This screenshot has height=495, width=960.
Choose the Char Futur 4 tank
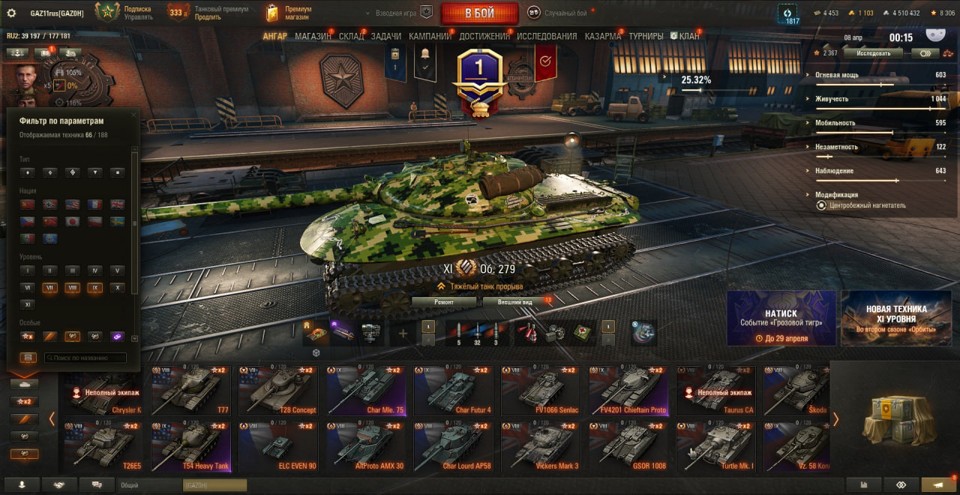coord(452,390)
